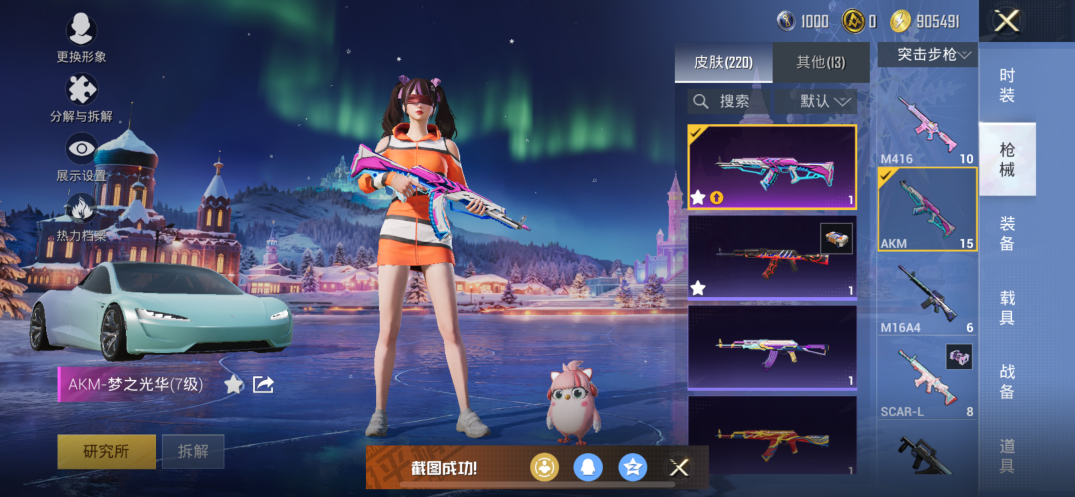Select the M416 weapon entry
The height and width of the screenshot is (497, 1075).
(x=927, y=130)
